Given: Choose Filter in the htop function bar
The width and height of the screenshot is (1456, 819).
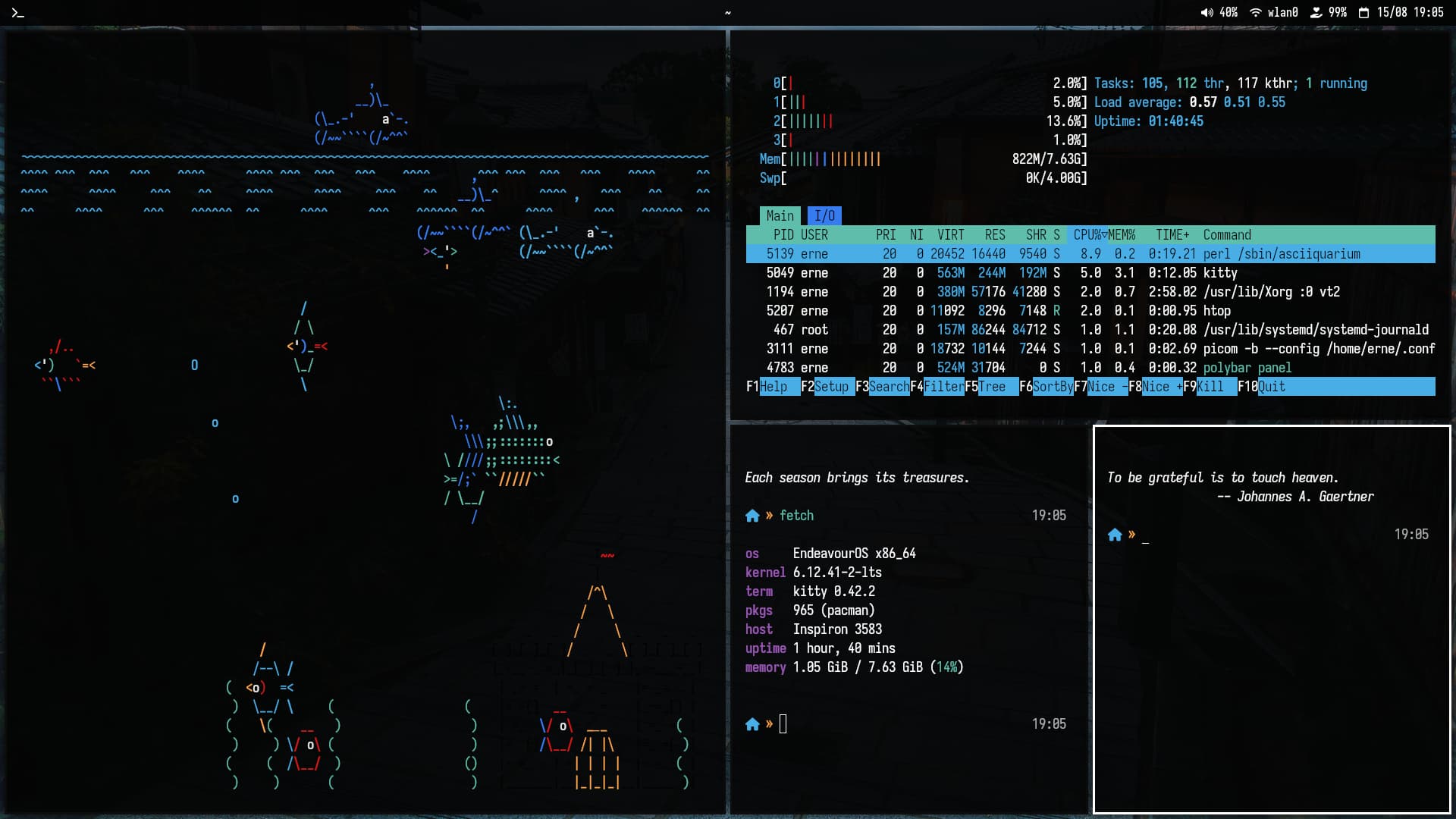Looking at the screenshot, I should [943, 387].
